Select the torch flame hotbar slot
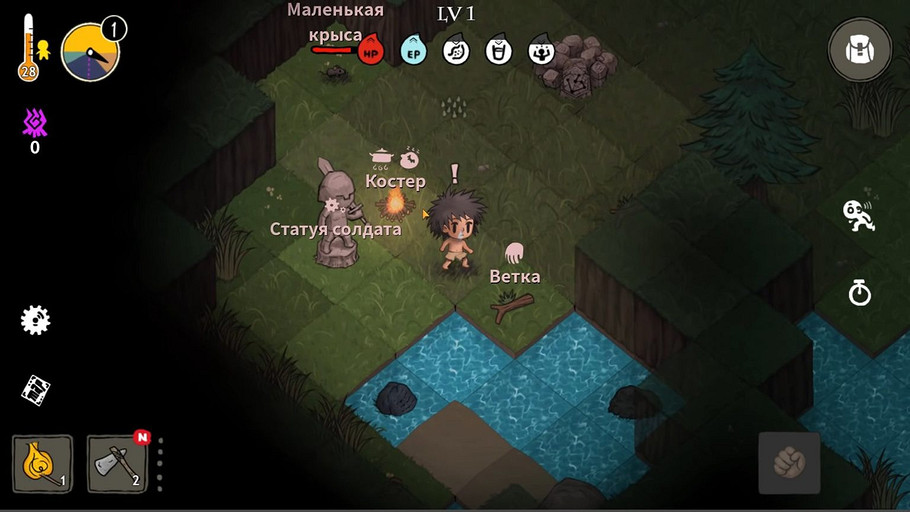Viewport: 910px width, 512px height. [42, 463]
